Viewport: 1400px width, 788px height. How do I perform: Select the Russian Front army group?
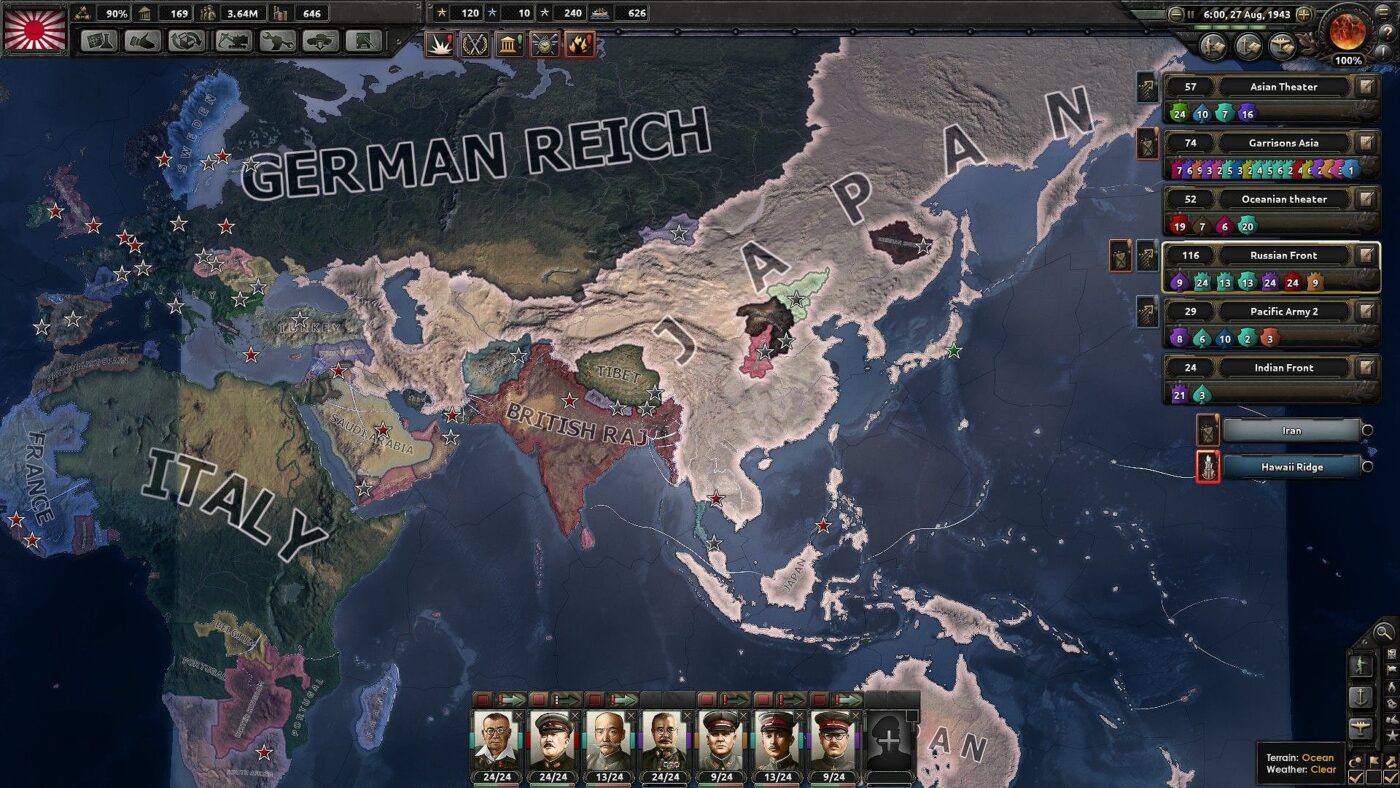(1283, 255)
